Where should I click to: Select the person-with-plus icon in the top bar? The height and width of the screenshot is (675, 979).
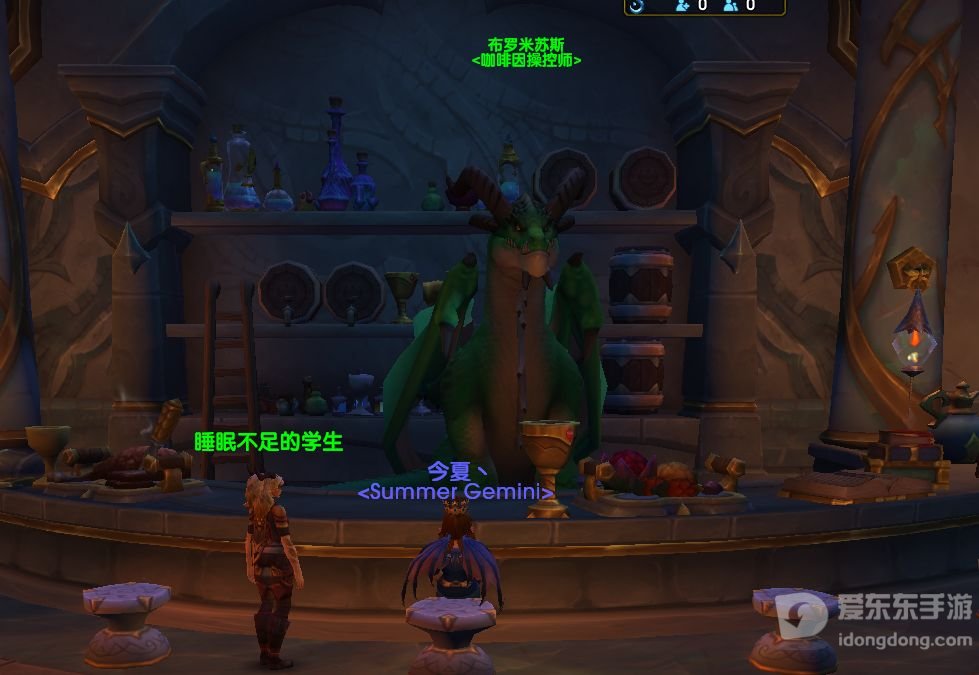[x=683, y=5]
